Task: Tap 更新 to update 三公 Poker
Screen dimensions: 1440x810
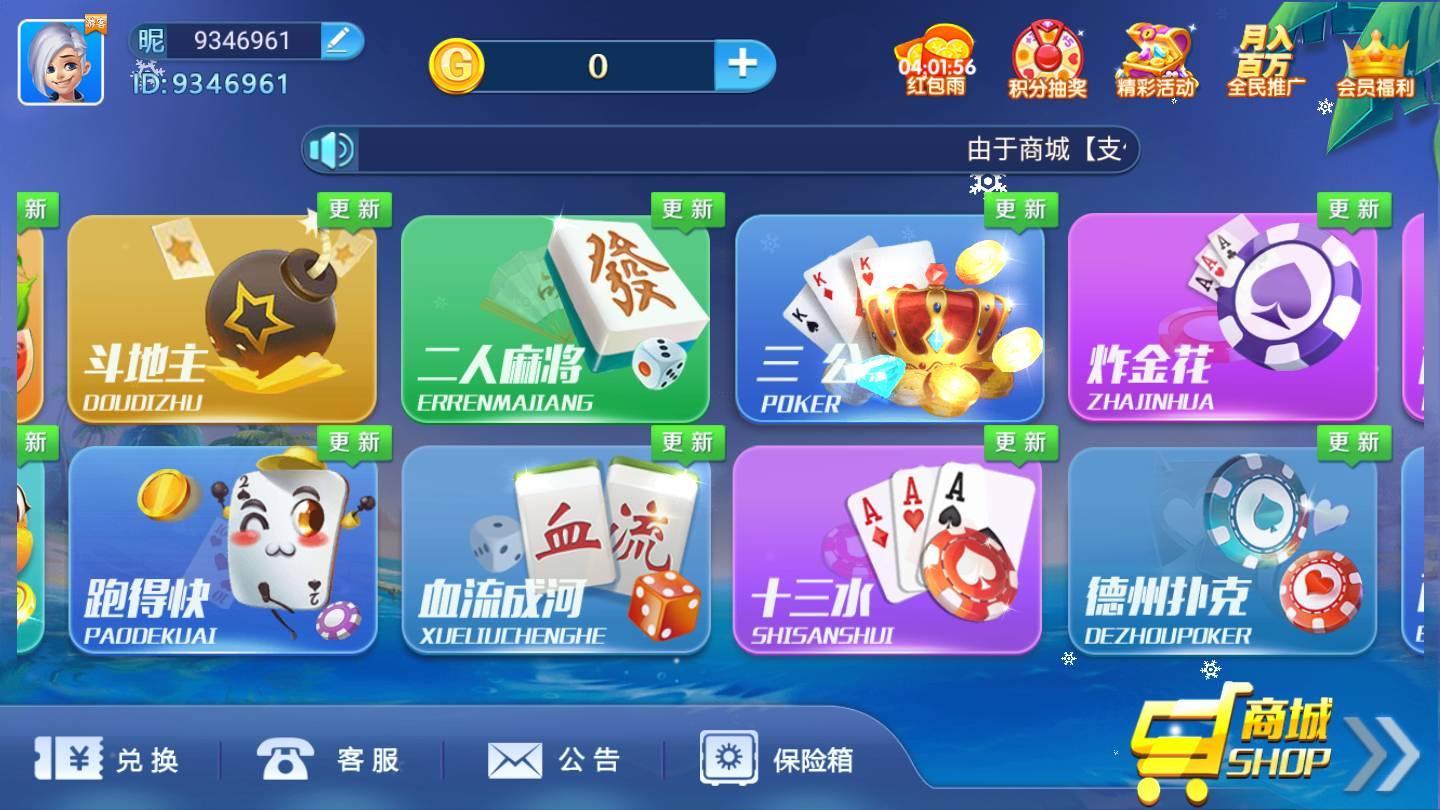Action: (x=1022, y=210)
